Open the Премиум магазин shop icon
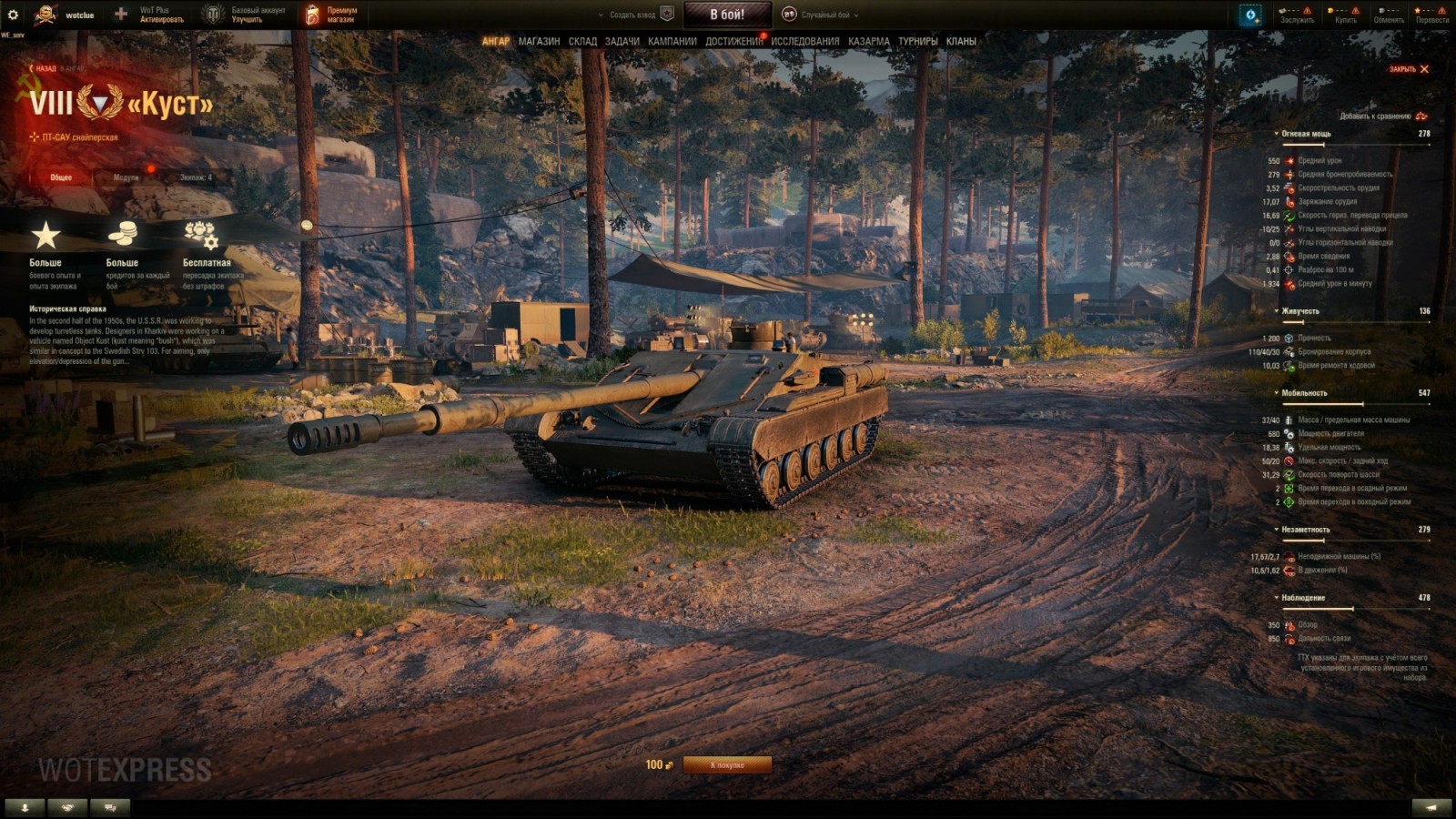The image size is (1456, 819). click(313, 13)
